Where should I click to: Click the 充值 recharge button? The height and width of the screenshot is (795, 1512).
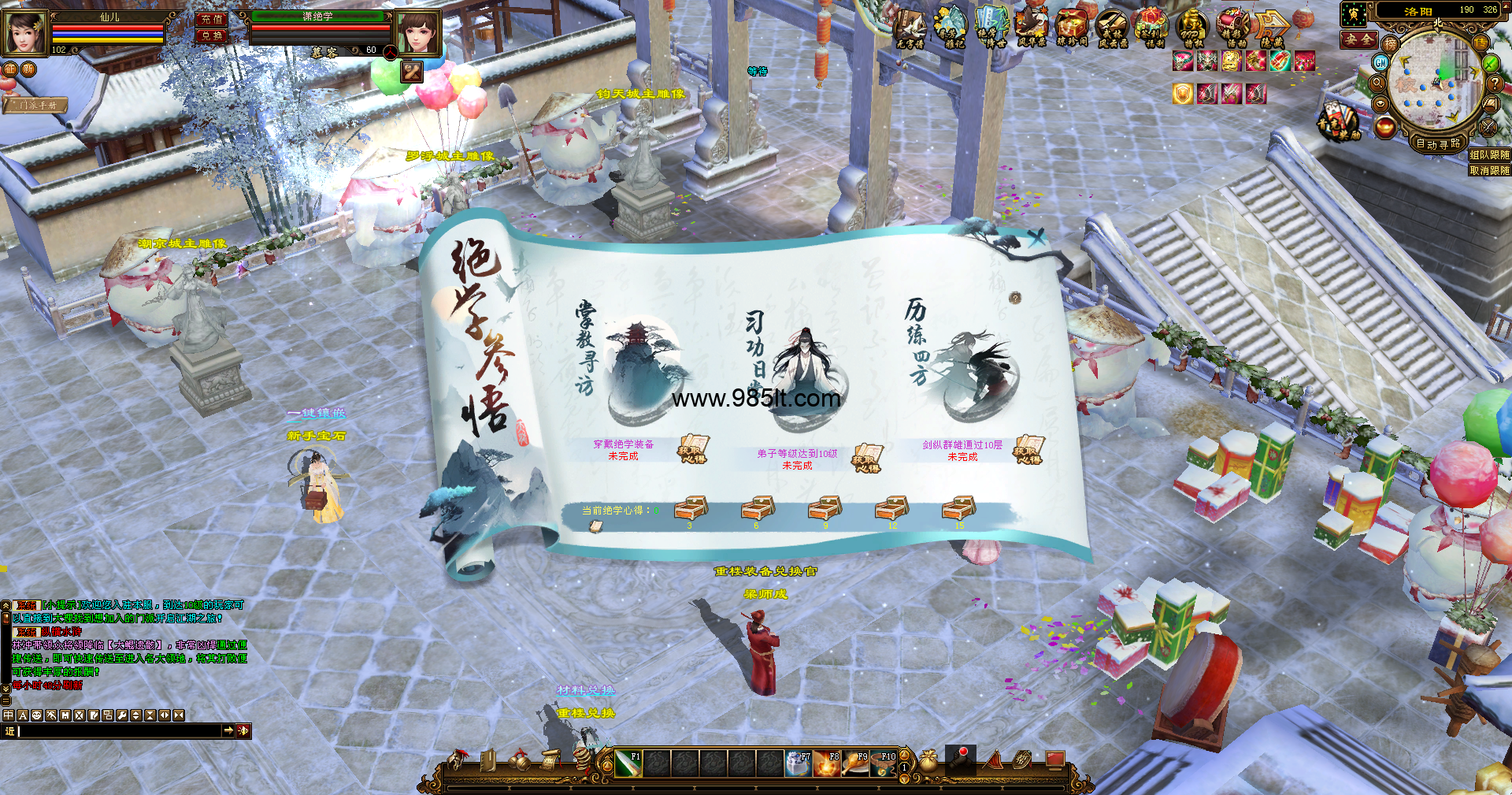pyautogui.click(x=211, y=19)
